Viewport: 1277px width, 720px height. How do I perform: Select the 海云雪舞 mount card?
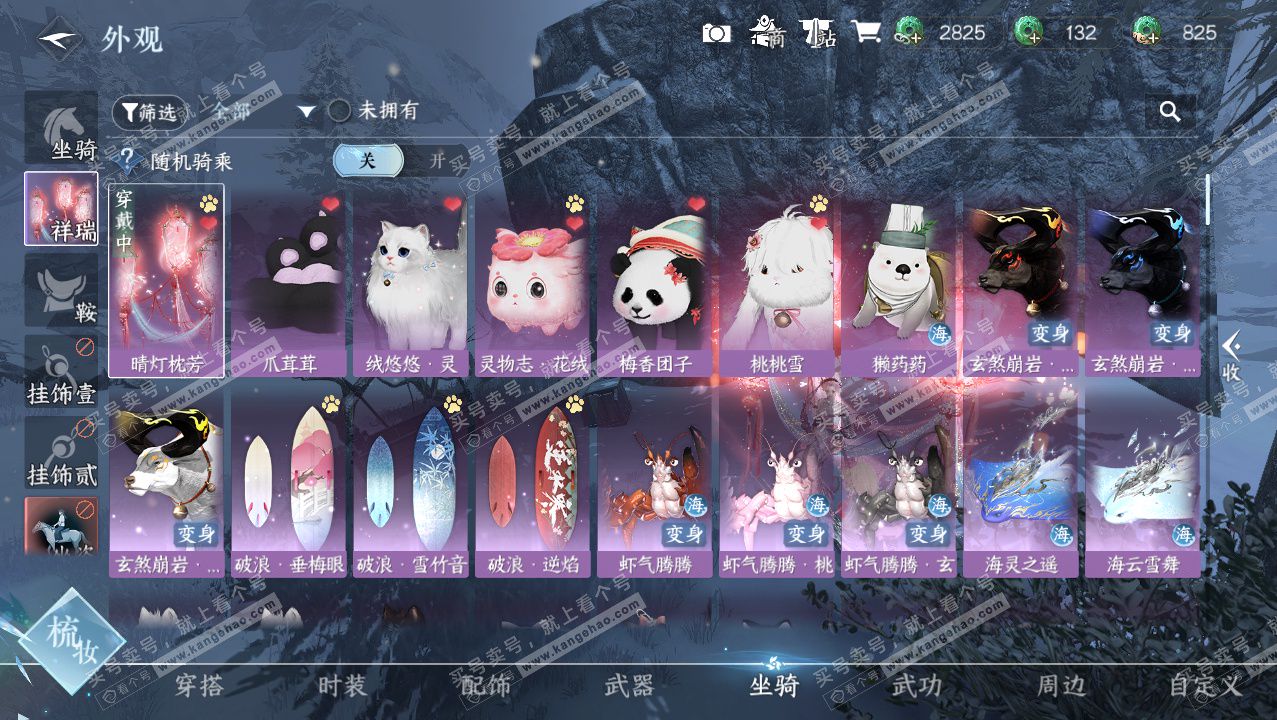click(1143, 485)
